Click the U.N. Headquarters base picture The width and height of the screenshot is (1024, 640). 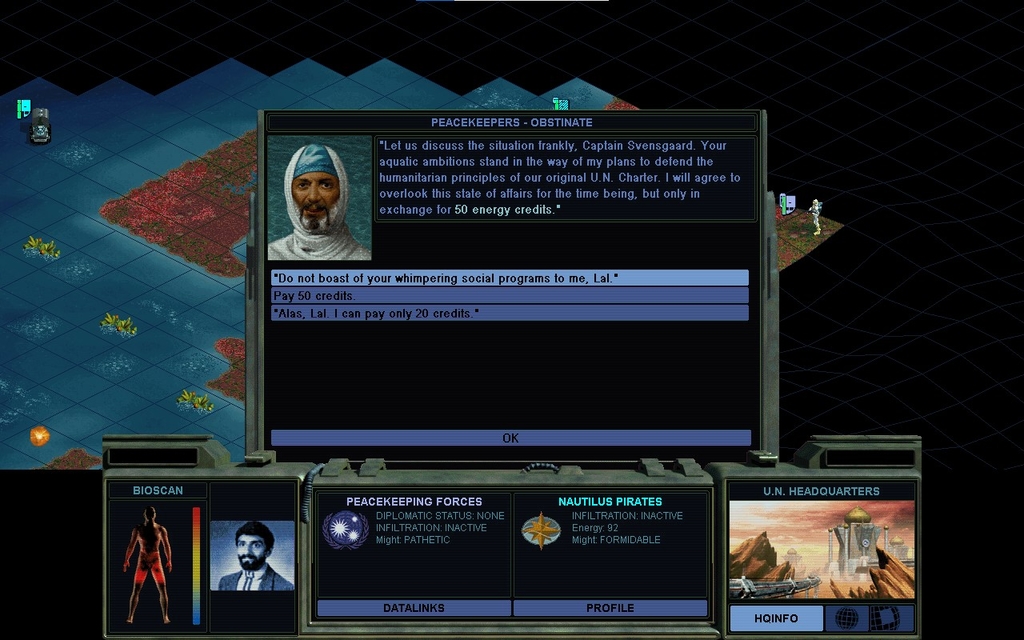(821, 550)
